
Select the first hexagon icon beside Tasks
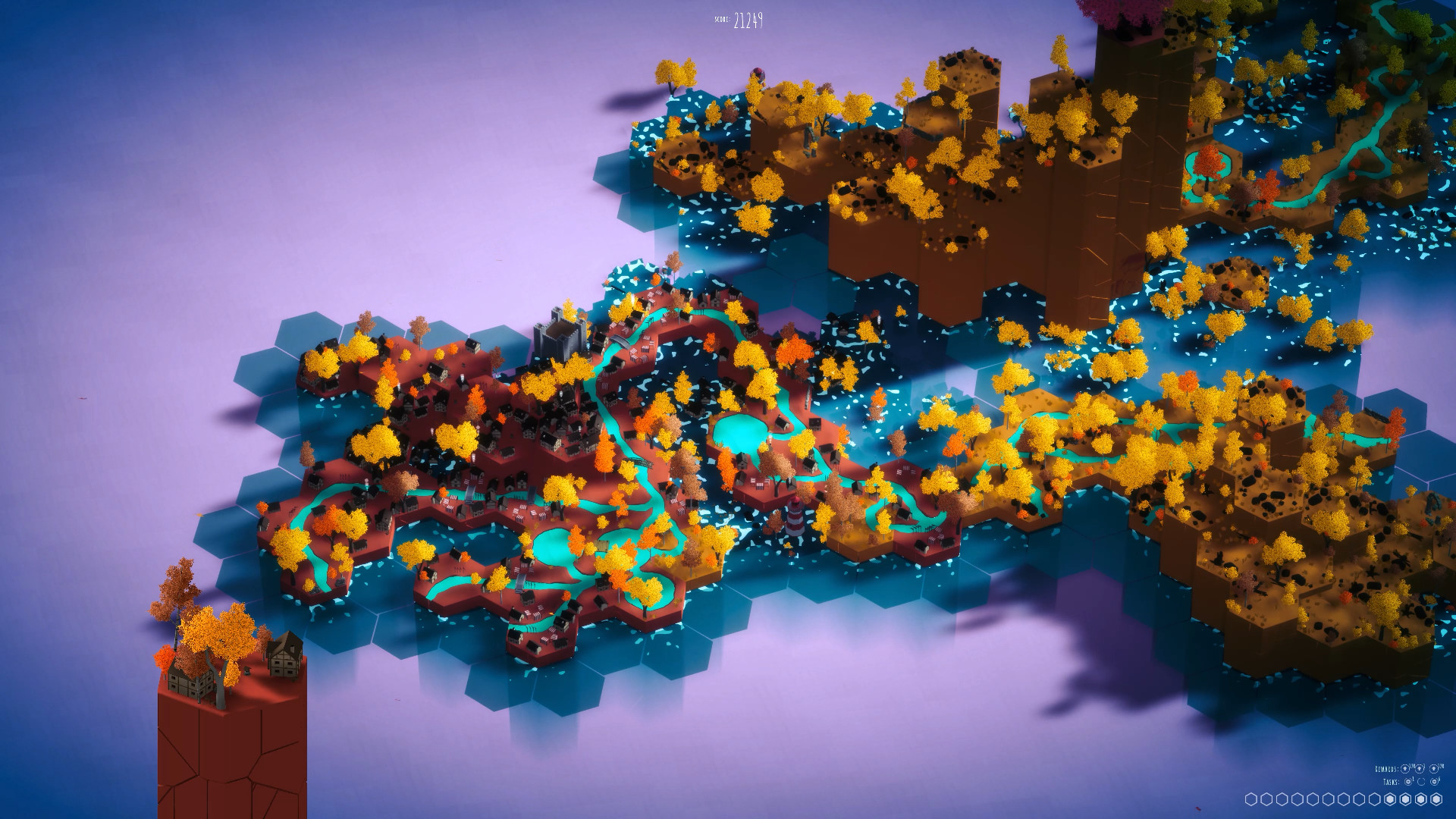(x=1408, y=782)
